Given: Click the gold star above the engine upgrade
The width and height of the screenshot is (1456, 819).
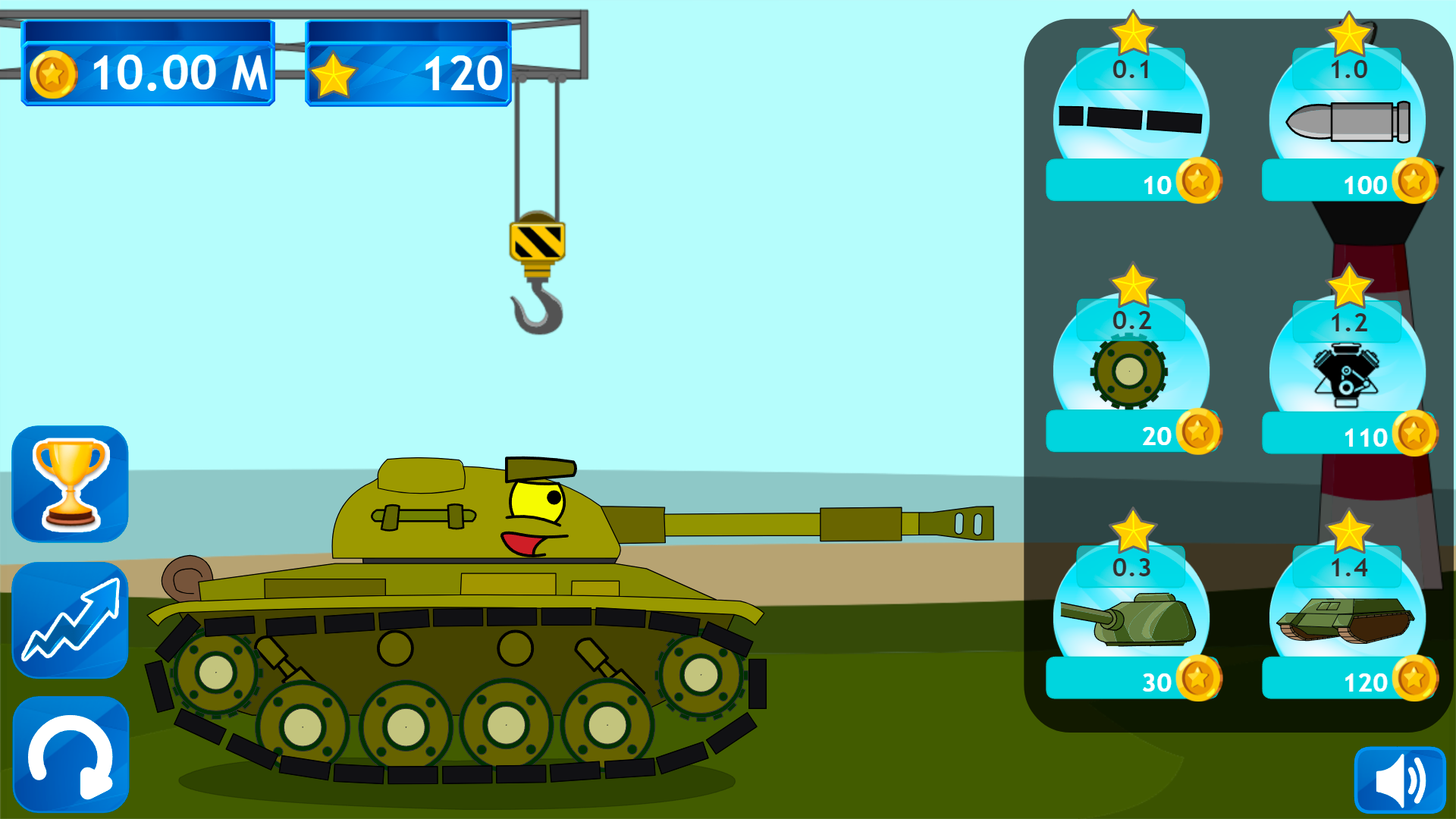Looking at the screenshot, I should click(x=1350, y=287).
